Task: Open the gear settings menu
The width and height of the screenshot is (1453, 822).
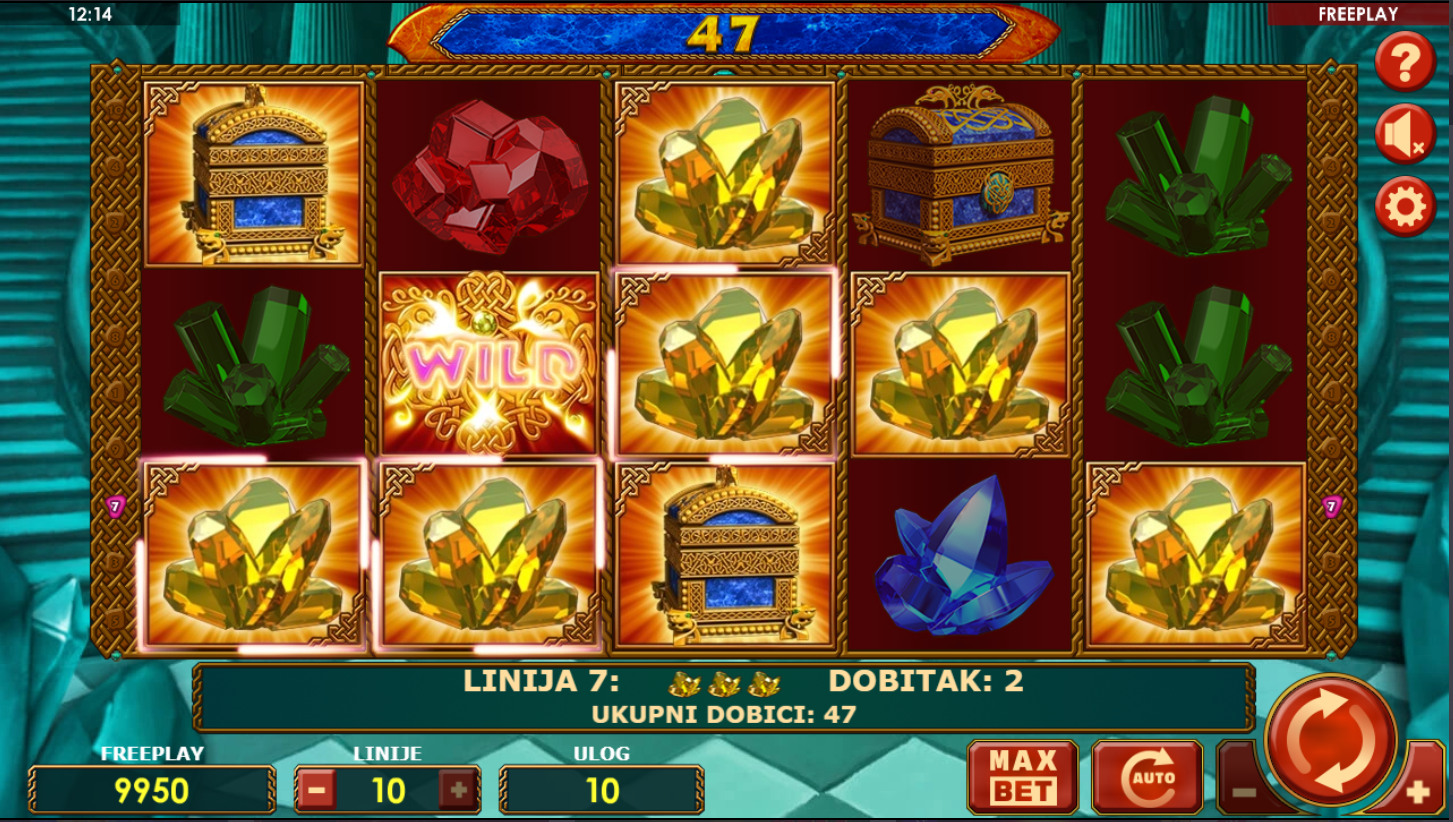Action: tap(1405, 207)
